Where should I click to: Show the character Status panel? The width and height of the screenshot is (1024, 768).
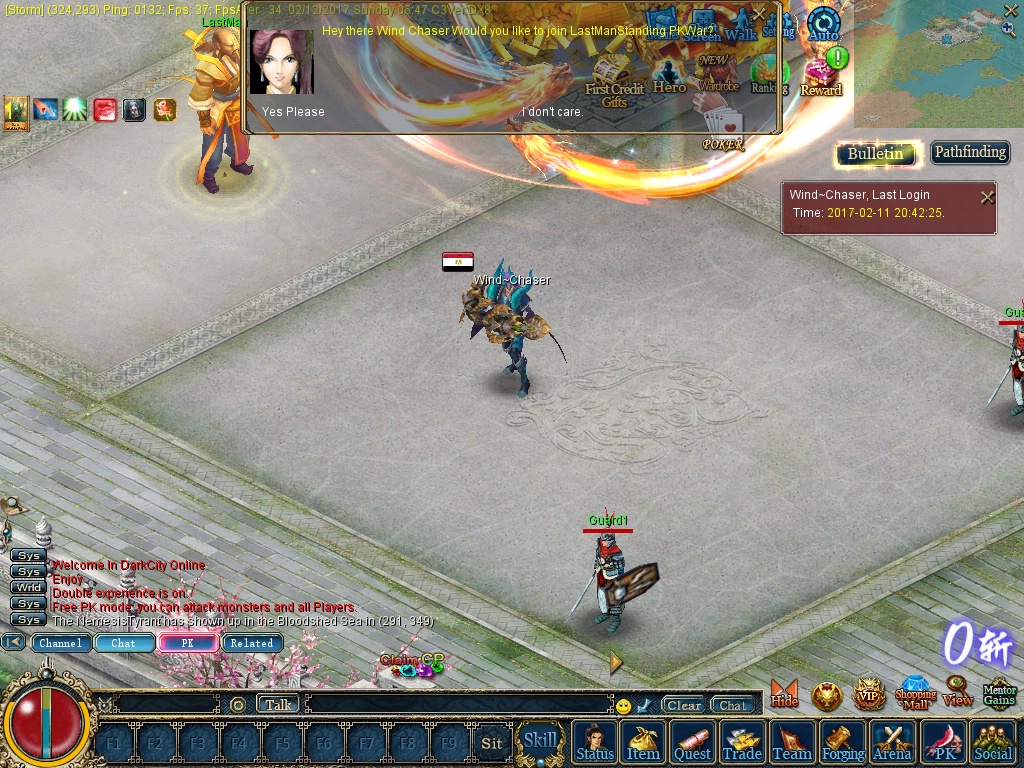[595, 743]
